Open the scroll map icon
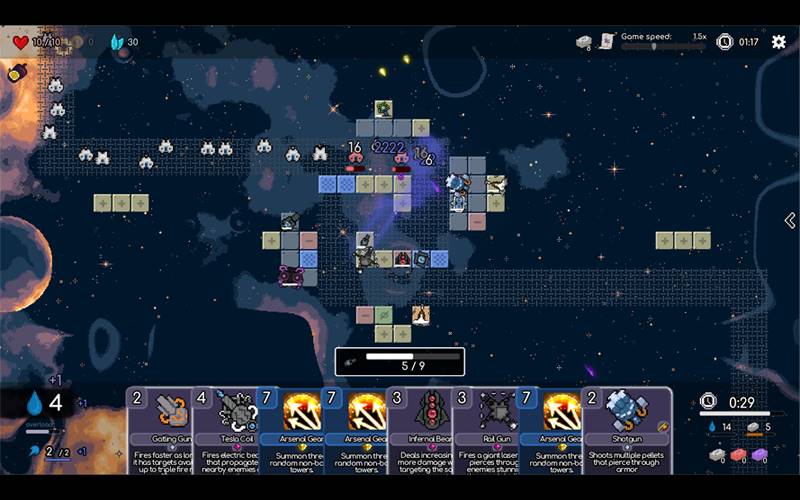This screenshot has height=500, width=800. click(606, 41)
